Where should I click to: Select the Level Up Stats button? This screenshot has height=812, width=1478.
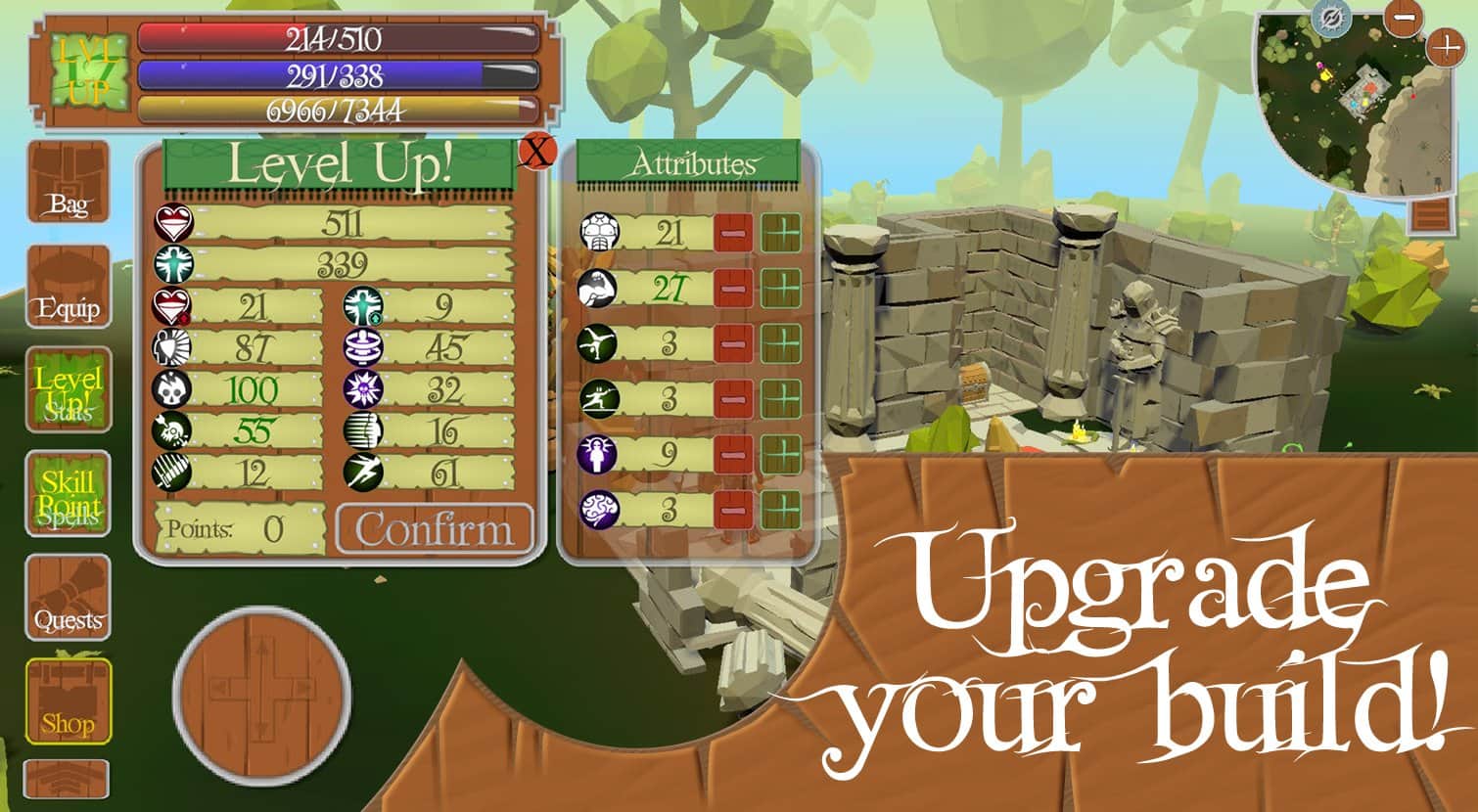68,390
